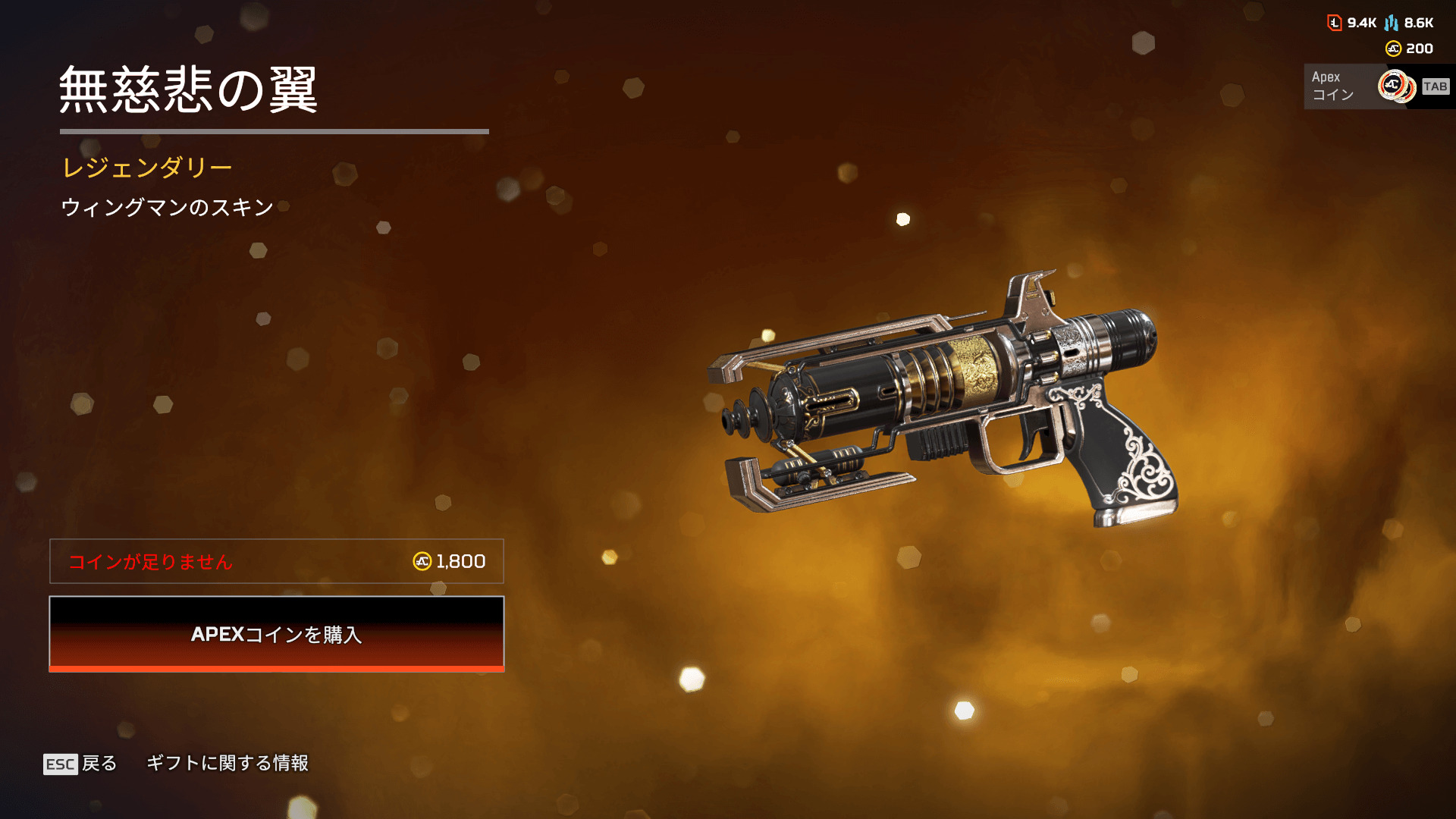Open ギフトに関する情報 link
Viewport: 1456px width, 819px height.
pos(227,763)
